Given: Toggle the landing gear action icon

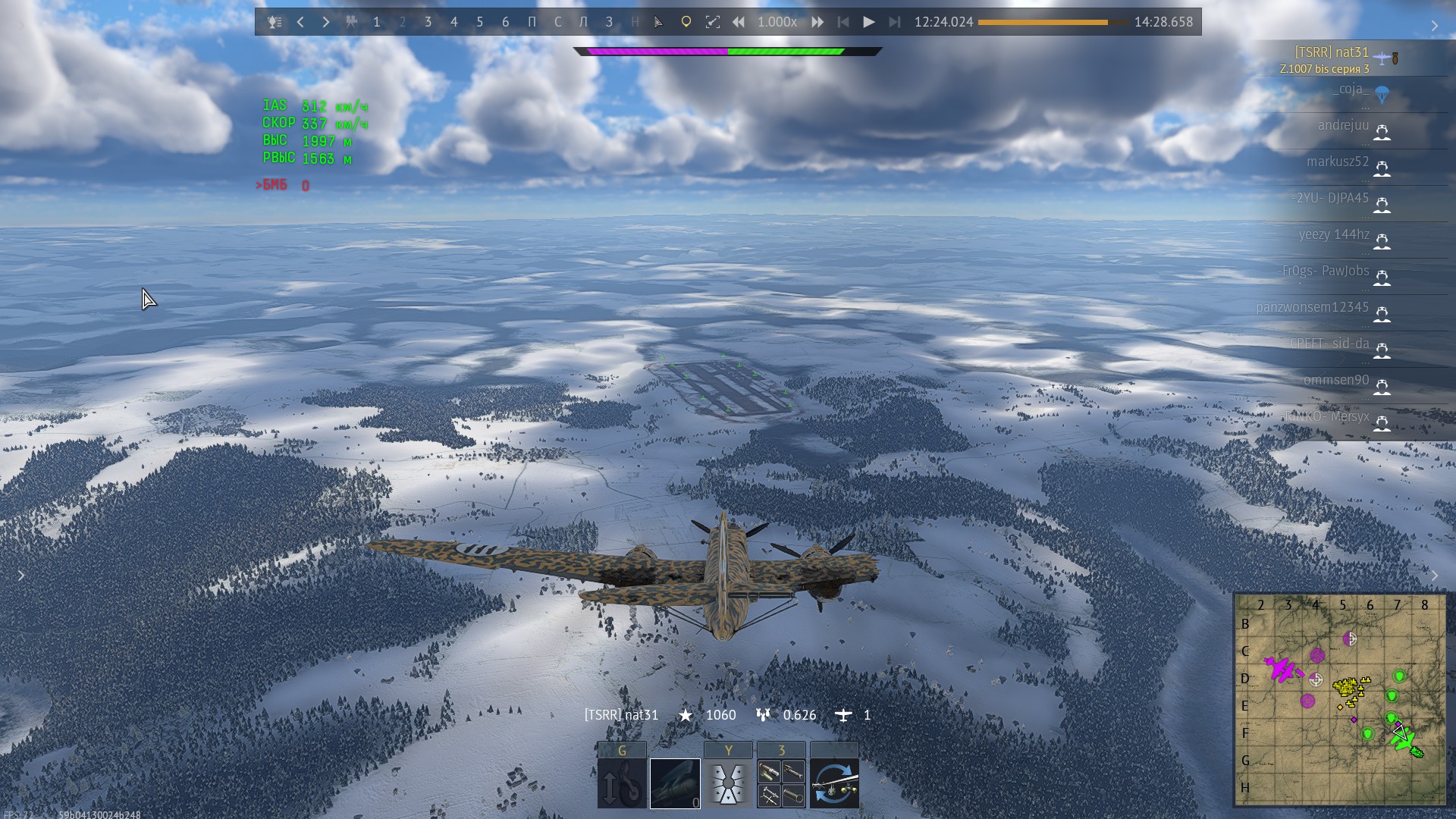Looking at the screenshot, I should [x=622, y=783].
